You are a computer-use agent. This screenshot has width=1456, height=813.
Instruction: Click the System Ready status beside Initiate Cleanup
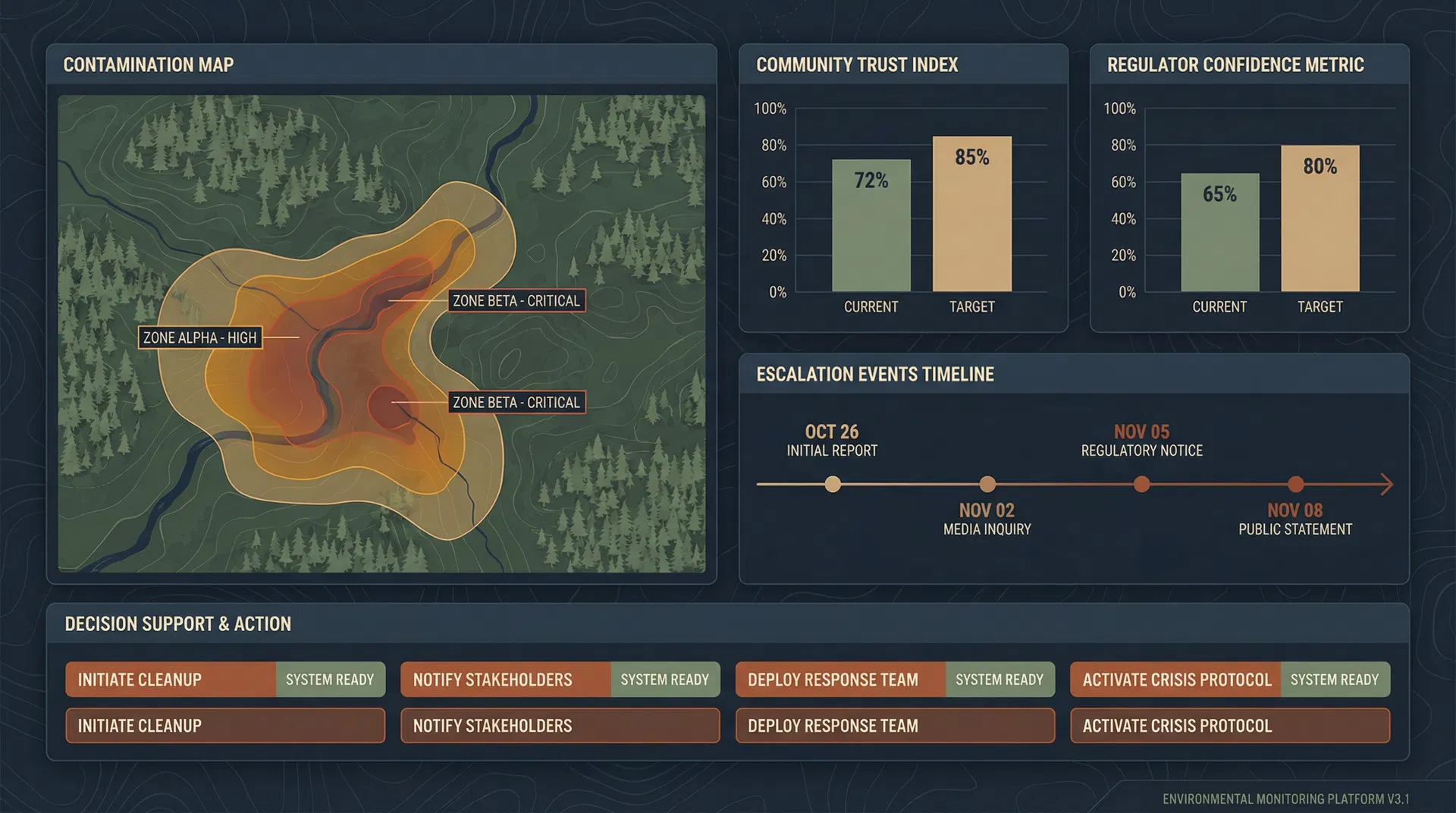click(x=330, y=680)
